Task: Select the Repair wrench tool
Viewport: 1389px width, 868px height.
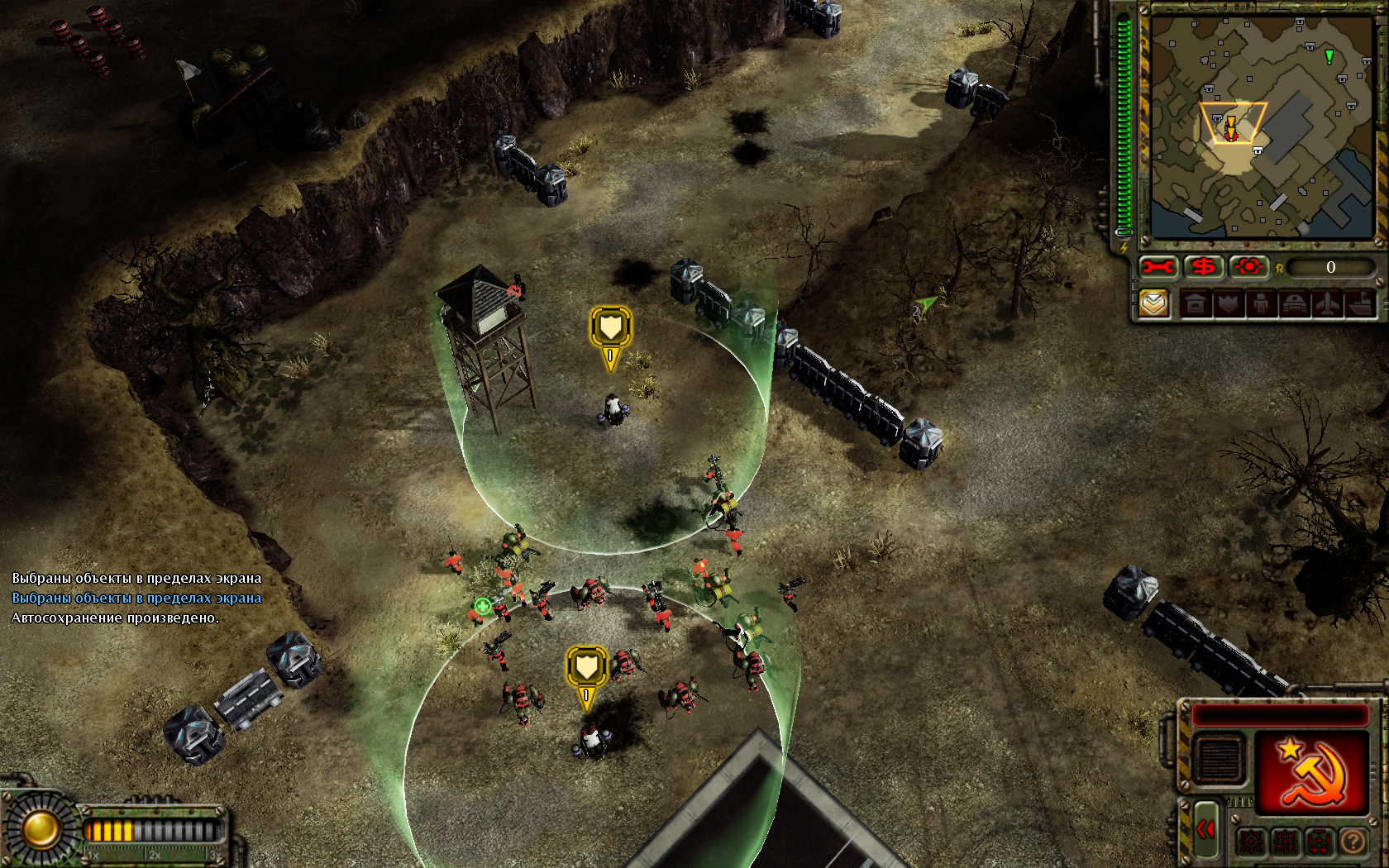Action: click(1157, 266)
